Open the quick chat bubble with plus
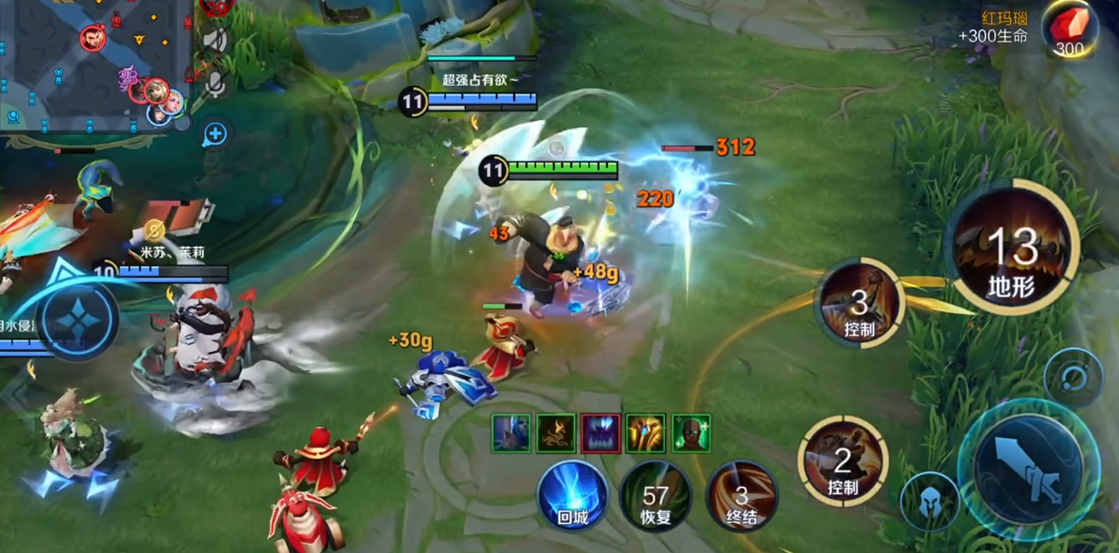The image size is (1119, 553). pos(215,134)
